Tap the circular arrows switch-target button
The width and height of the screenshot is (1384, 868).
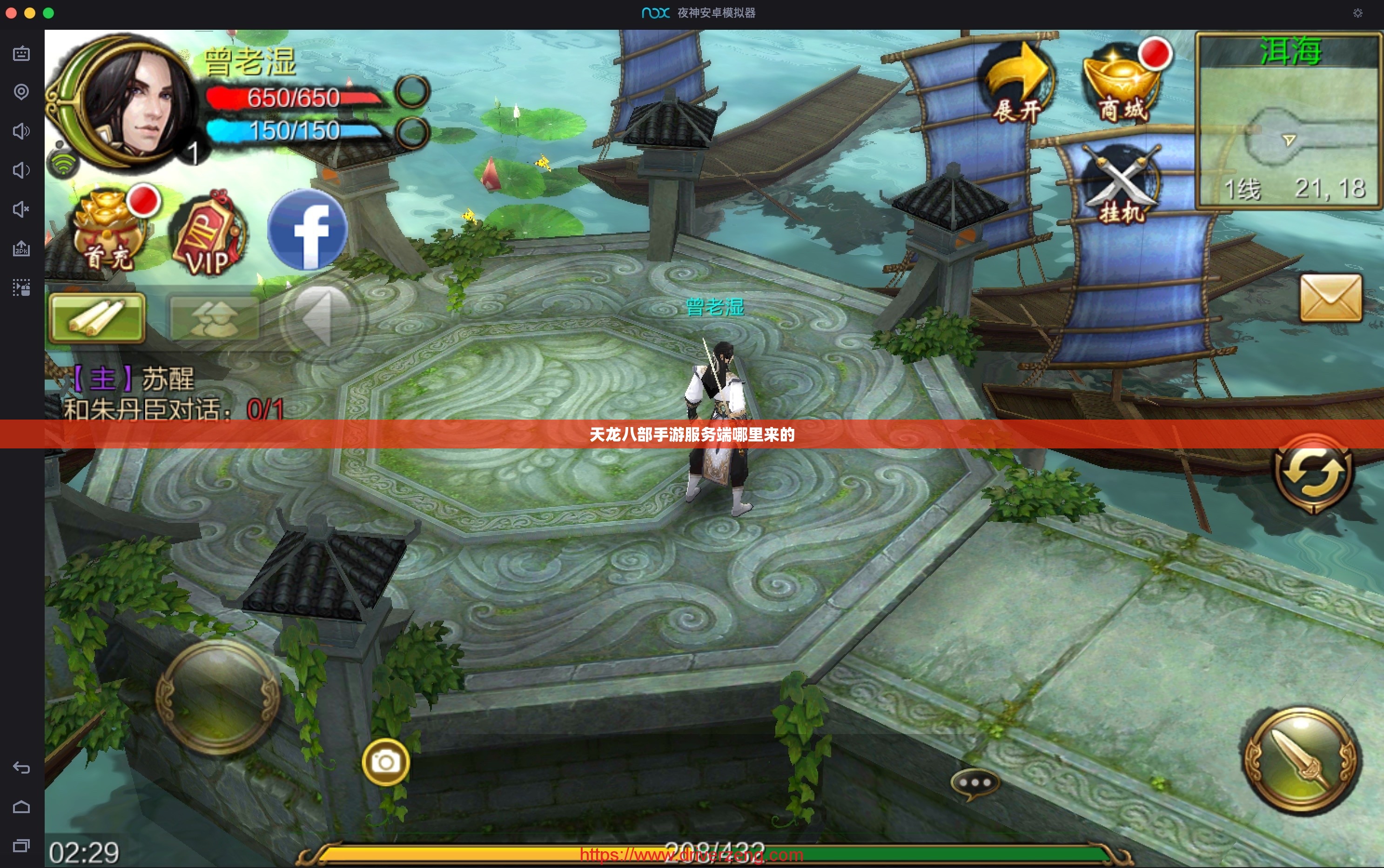(x=1313, y=473)
